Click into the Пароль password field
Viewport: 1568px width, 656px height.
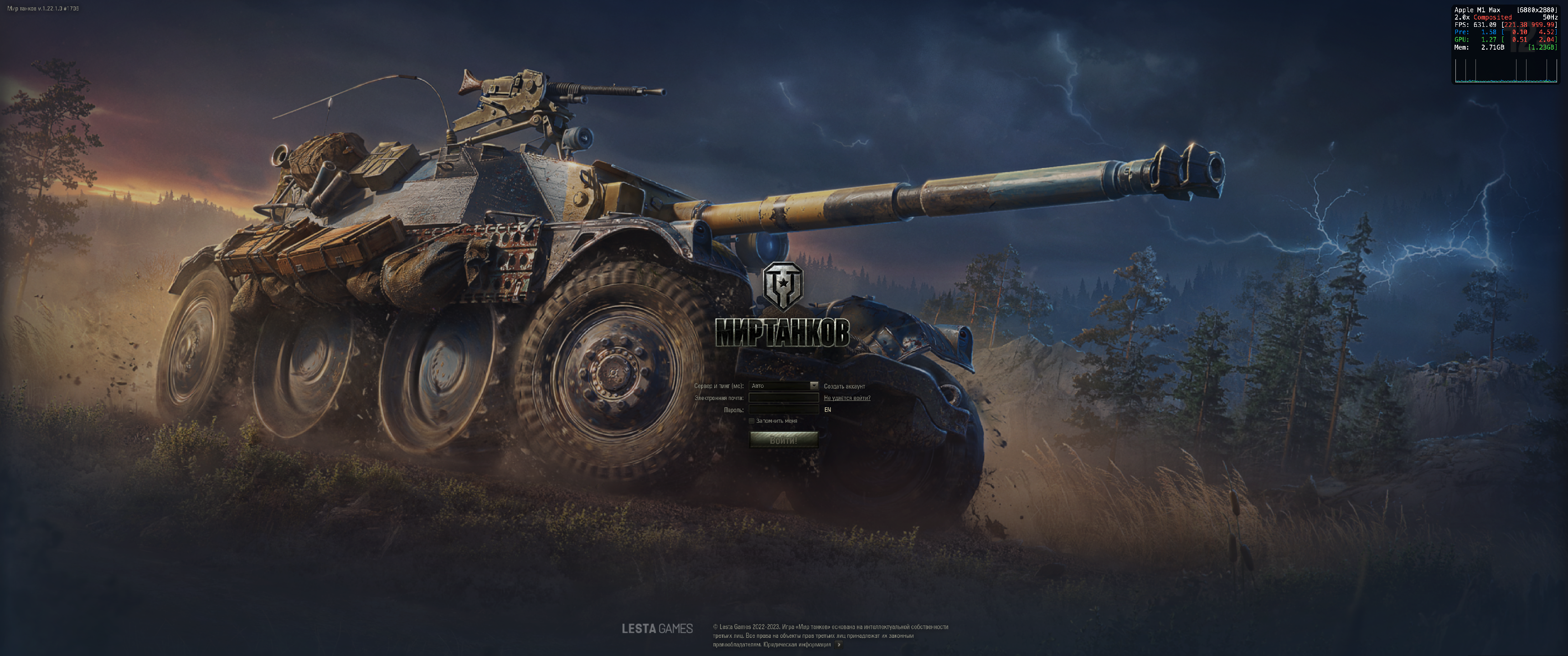point(784,410)
